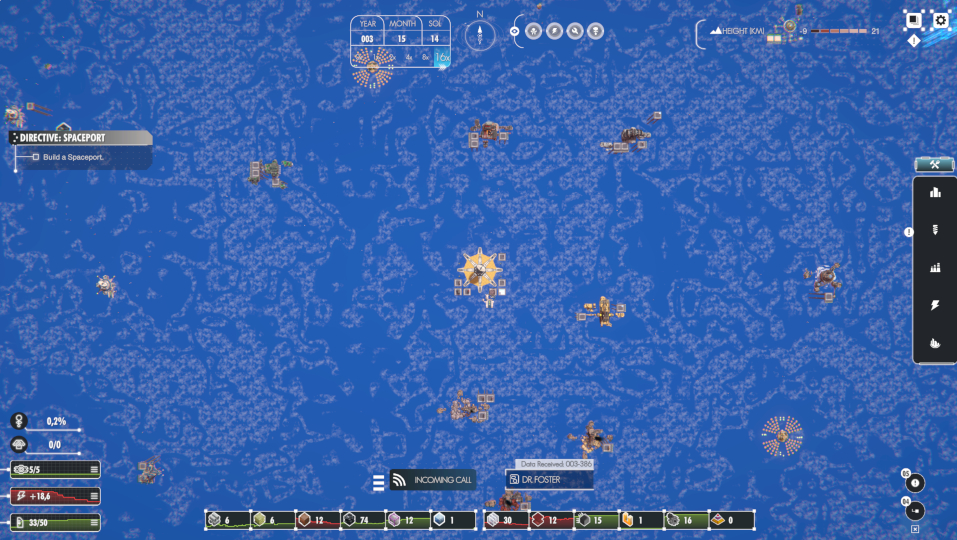This screenshot has height=540, width=957.
Task: Select the factory icon in side panel
Action: pos(936,268)
